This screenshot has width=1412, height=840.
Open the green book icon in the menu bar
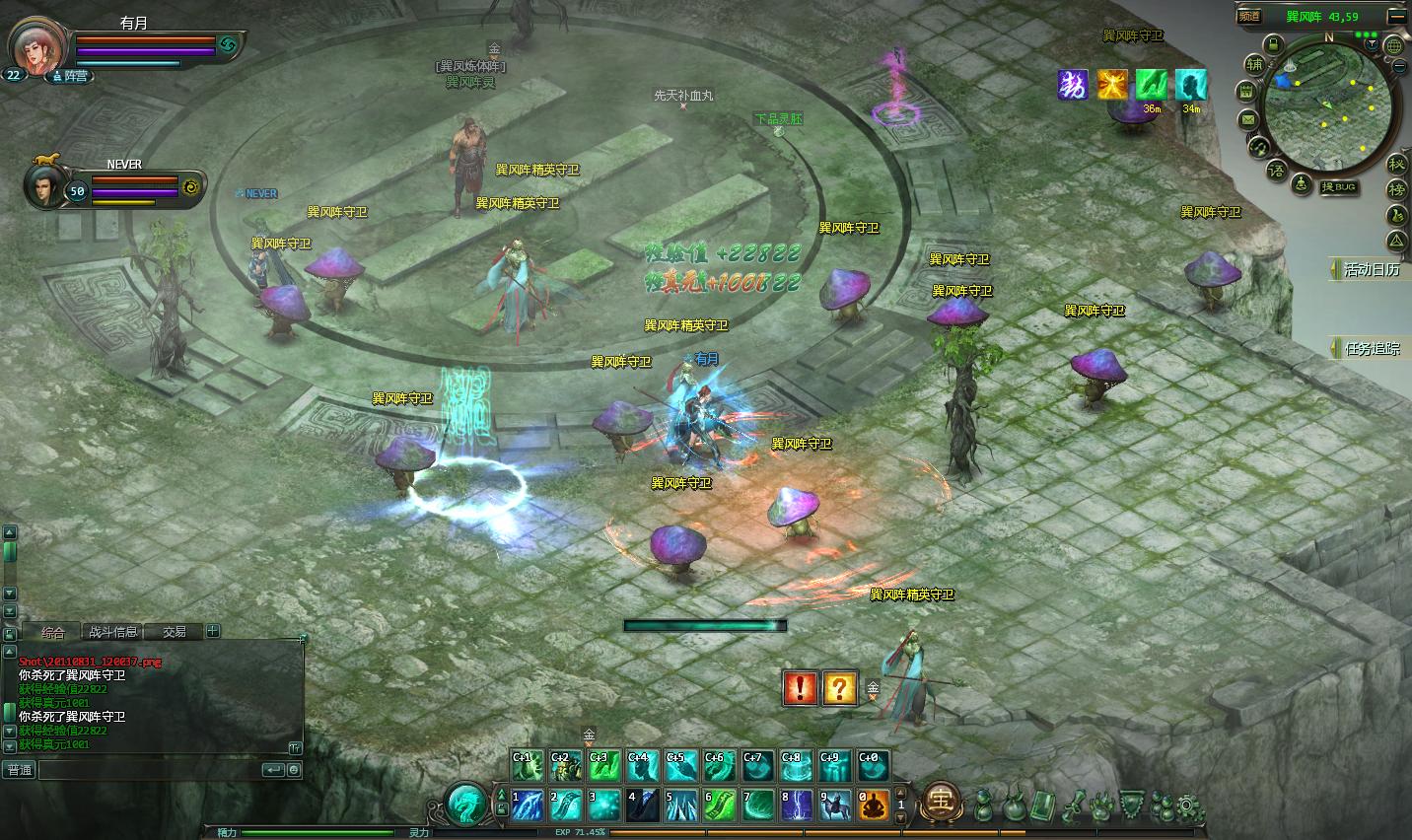pos(1042,805)
